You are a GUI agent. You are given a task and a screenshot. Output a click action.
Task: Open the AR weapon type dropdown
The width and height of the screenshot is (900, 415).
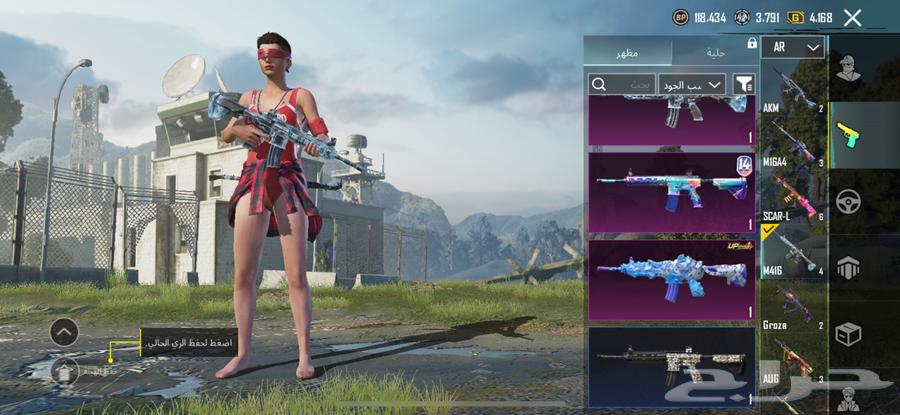pyautogui.click(x=793, y=48)
